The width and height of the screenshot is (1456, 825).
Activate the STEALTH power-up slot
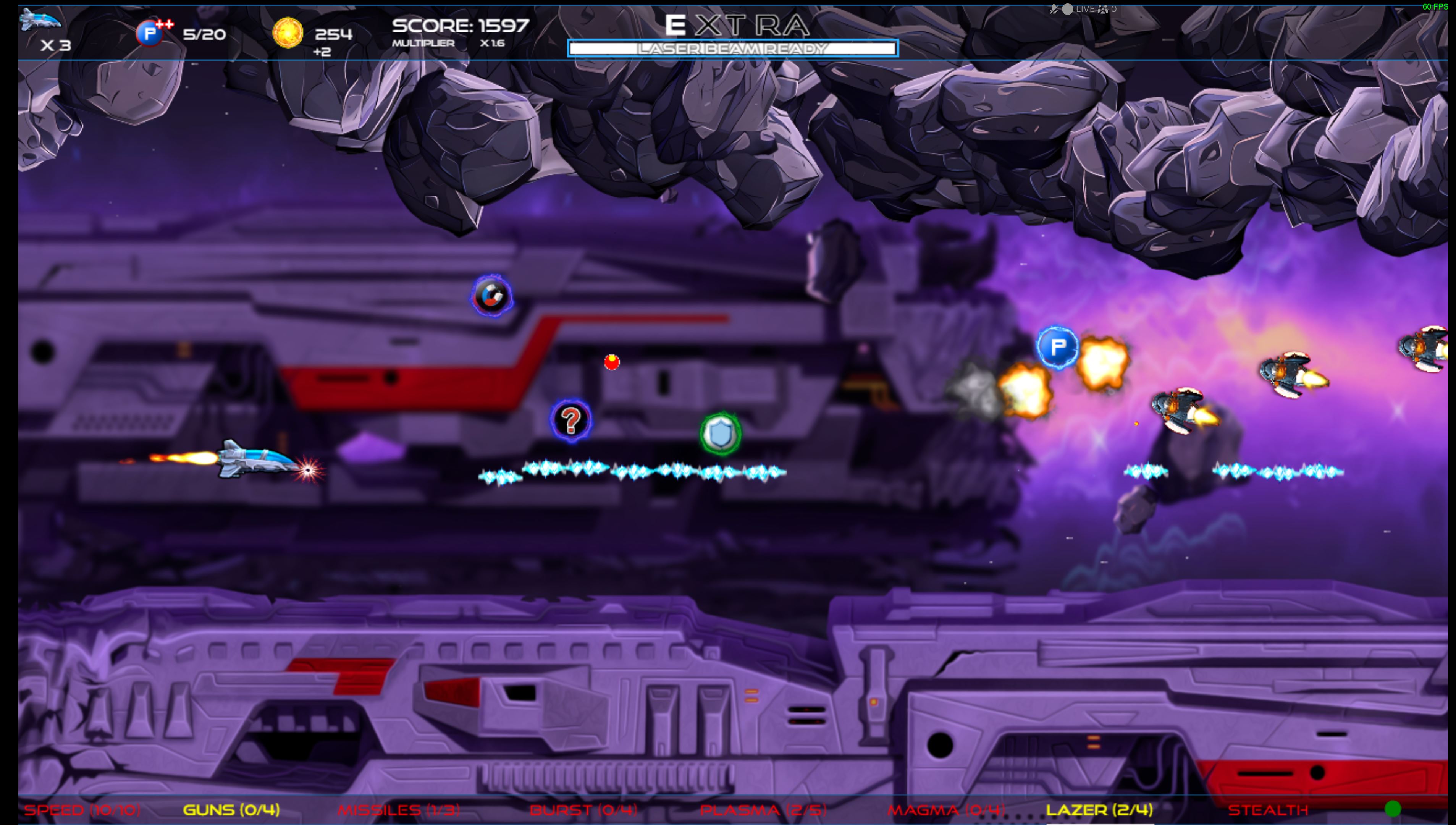tap(1268, 810)
